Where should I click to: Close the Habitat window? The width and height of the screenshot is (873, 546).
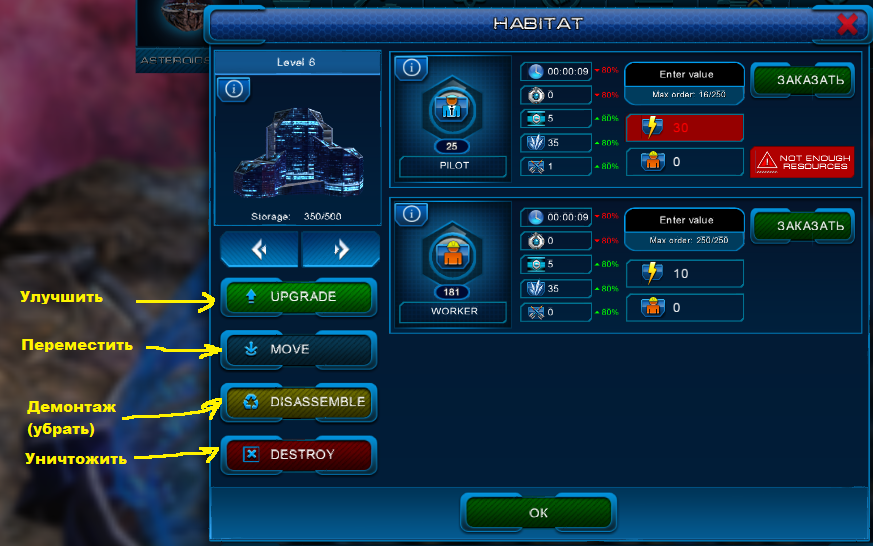847,23
